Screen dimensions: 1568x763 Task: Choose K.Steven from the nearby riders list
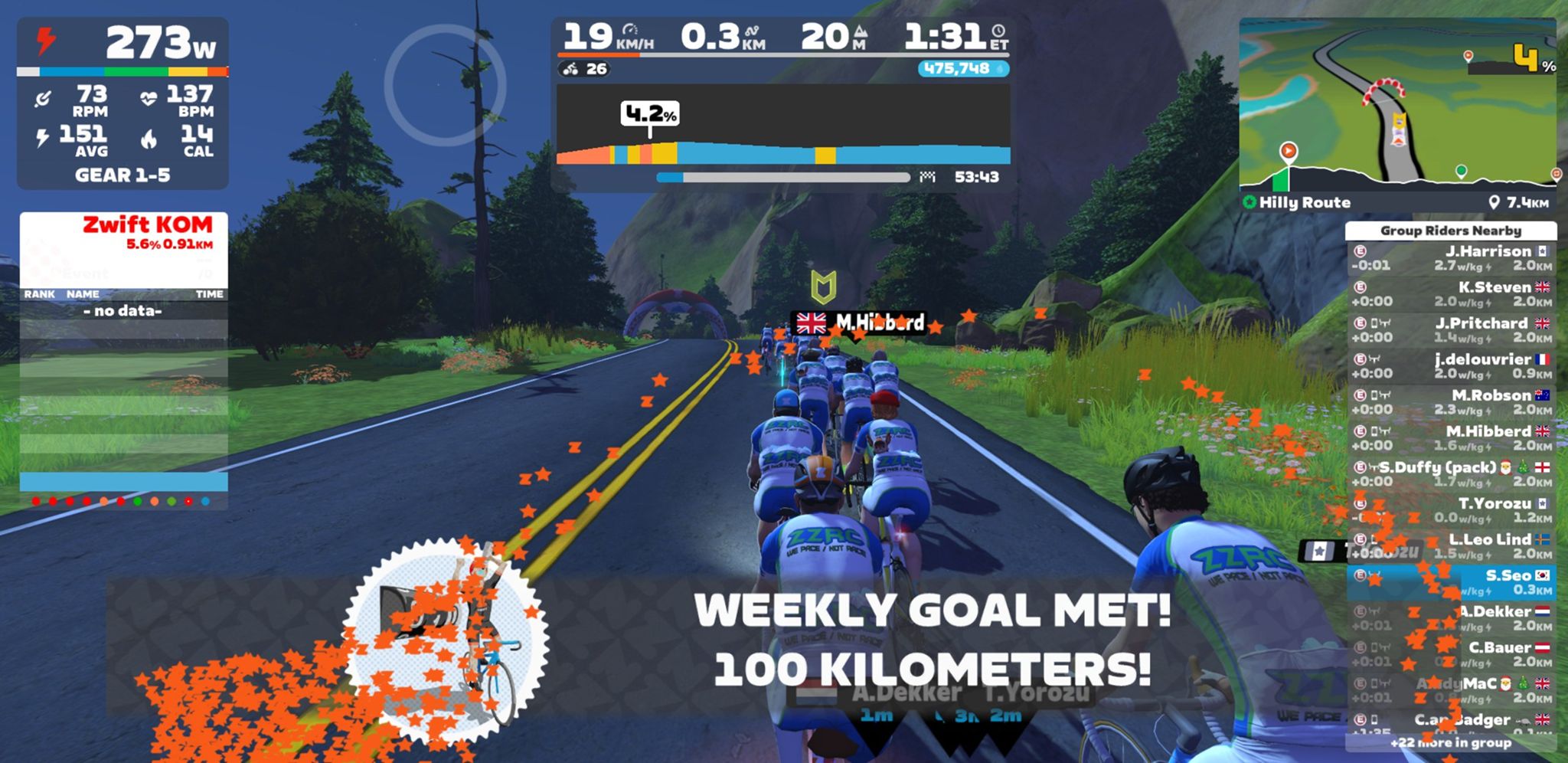[x=1451, y=294]
